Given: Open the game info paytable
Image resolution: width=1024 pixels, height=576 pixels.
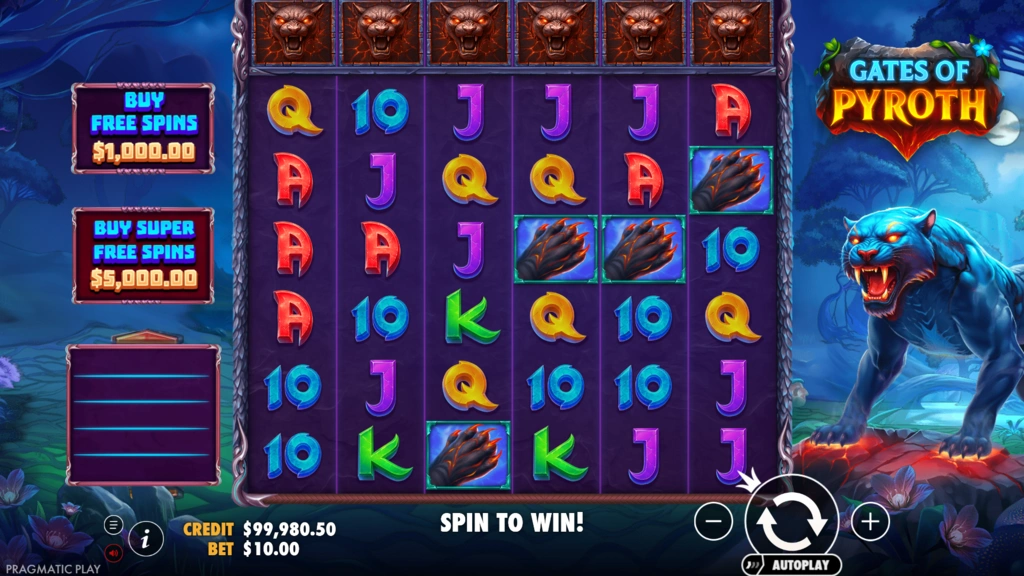Looking at the screenshot, I should tap(146, 538).
